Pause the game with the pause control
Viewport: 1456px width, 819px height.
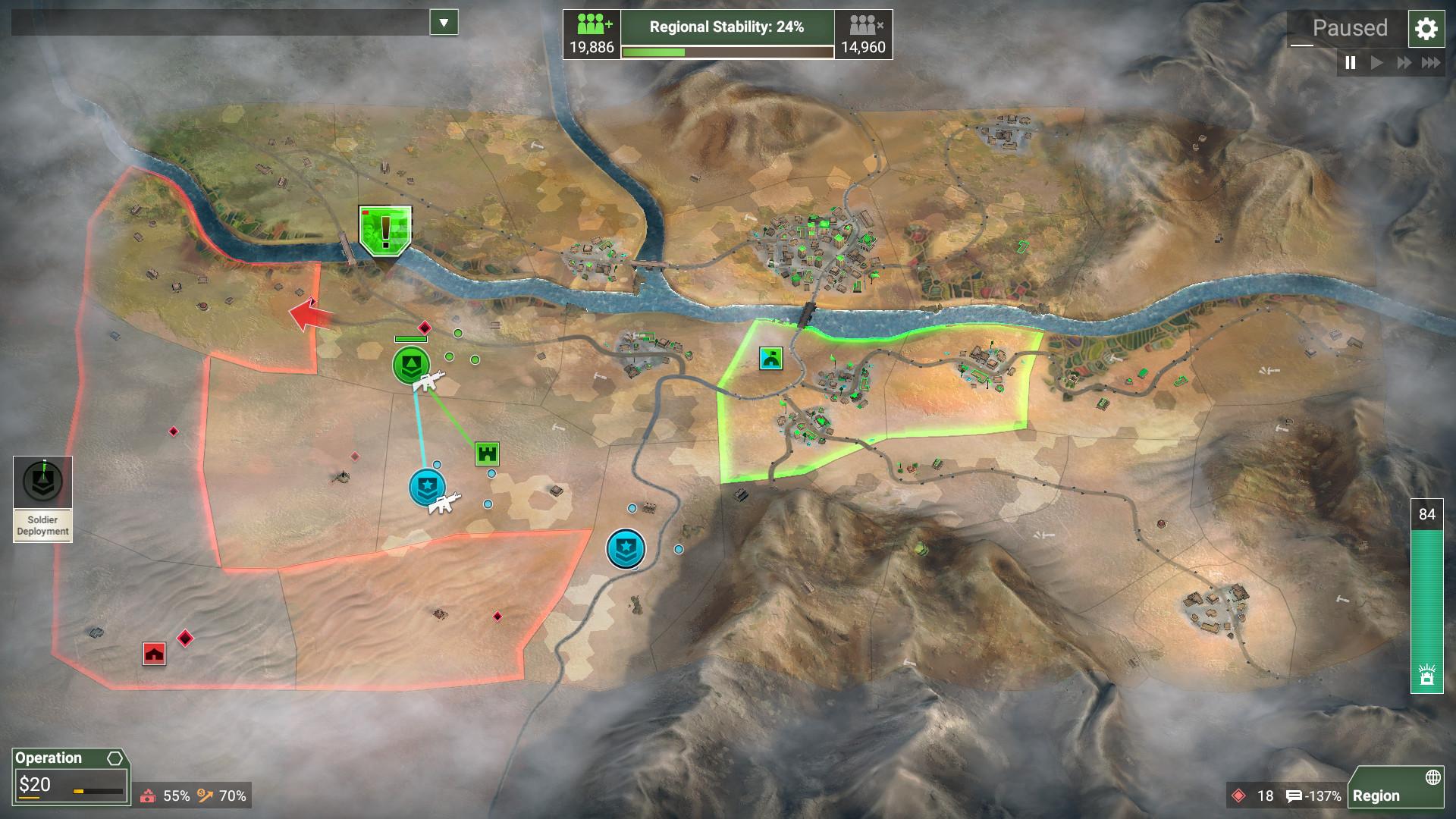click(x=1351, y=64)
